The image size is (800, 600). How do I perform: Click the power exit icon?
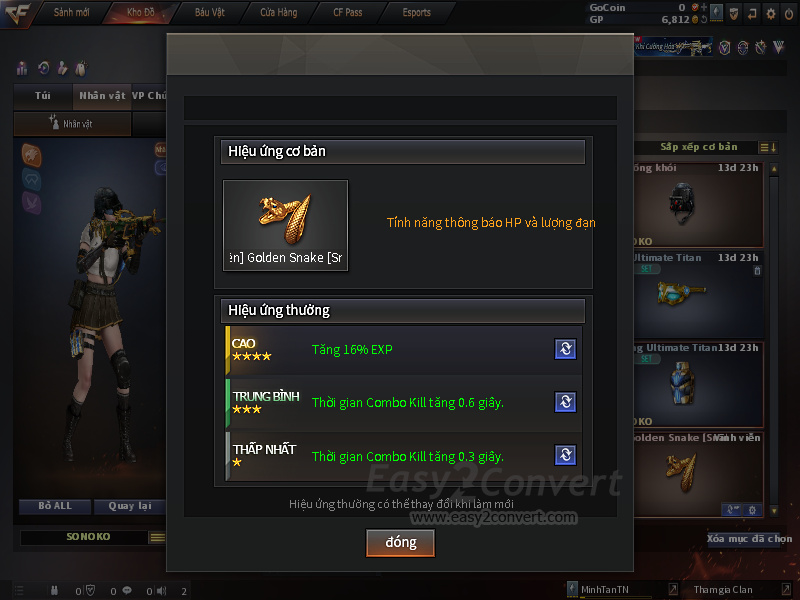coord(789,14)
